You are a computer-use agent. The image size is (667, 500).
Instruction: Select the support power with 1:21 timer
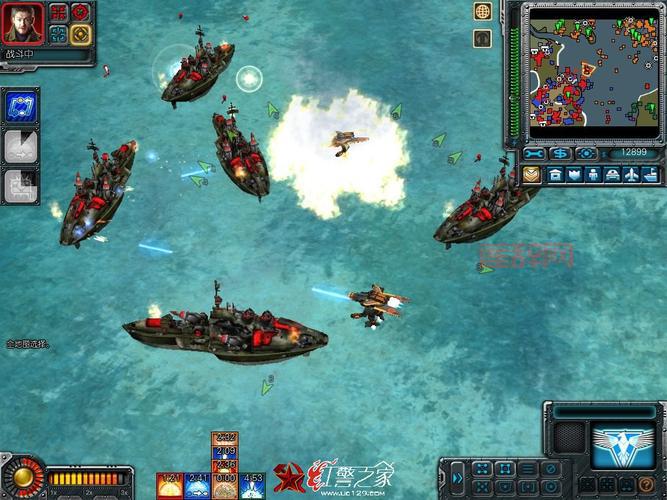pyautogui.click(x=171, y=485)
